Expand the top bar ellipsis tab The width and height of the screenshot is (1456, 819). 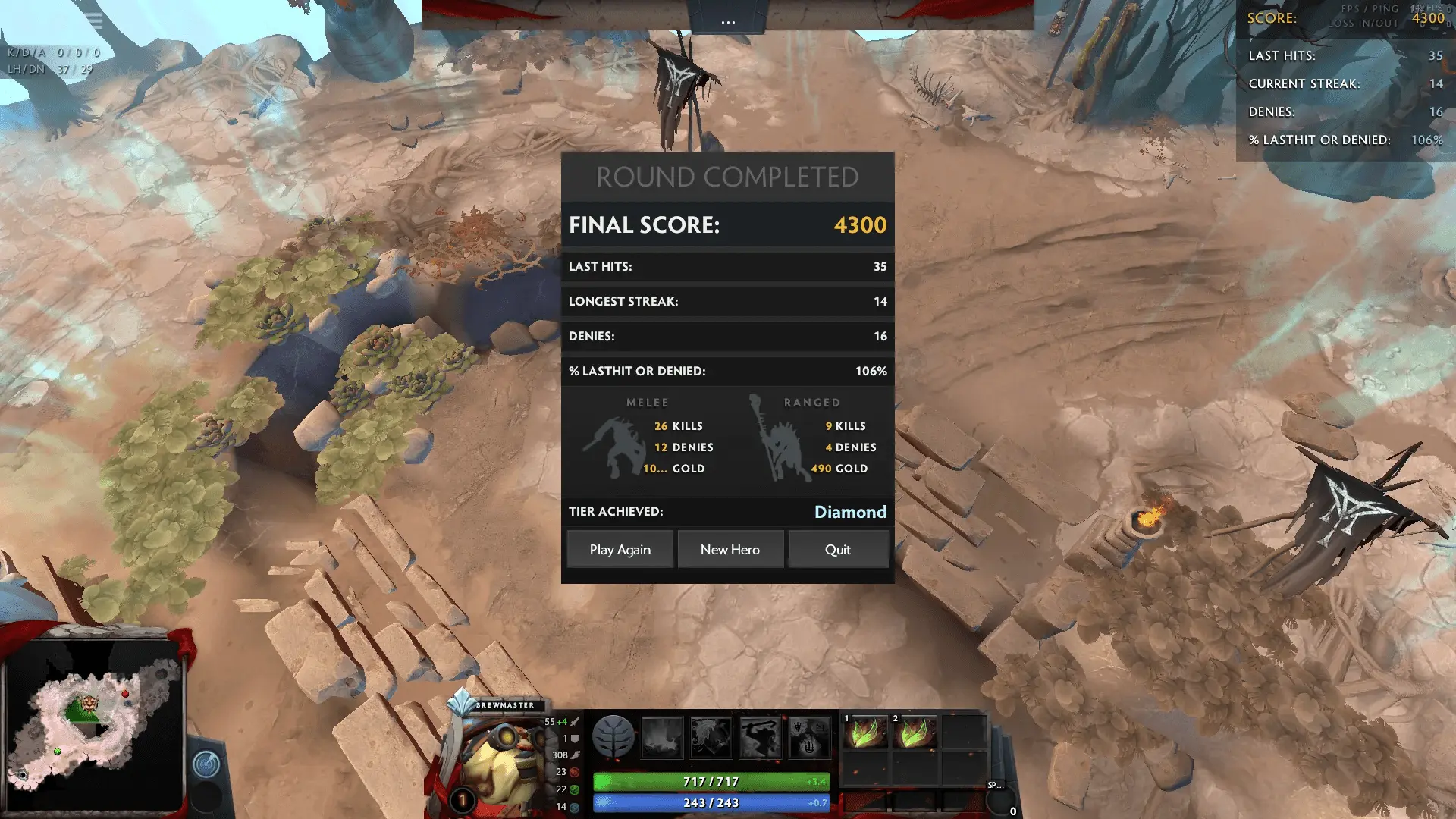click(x=728, y=20)
